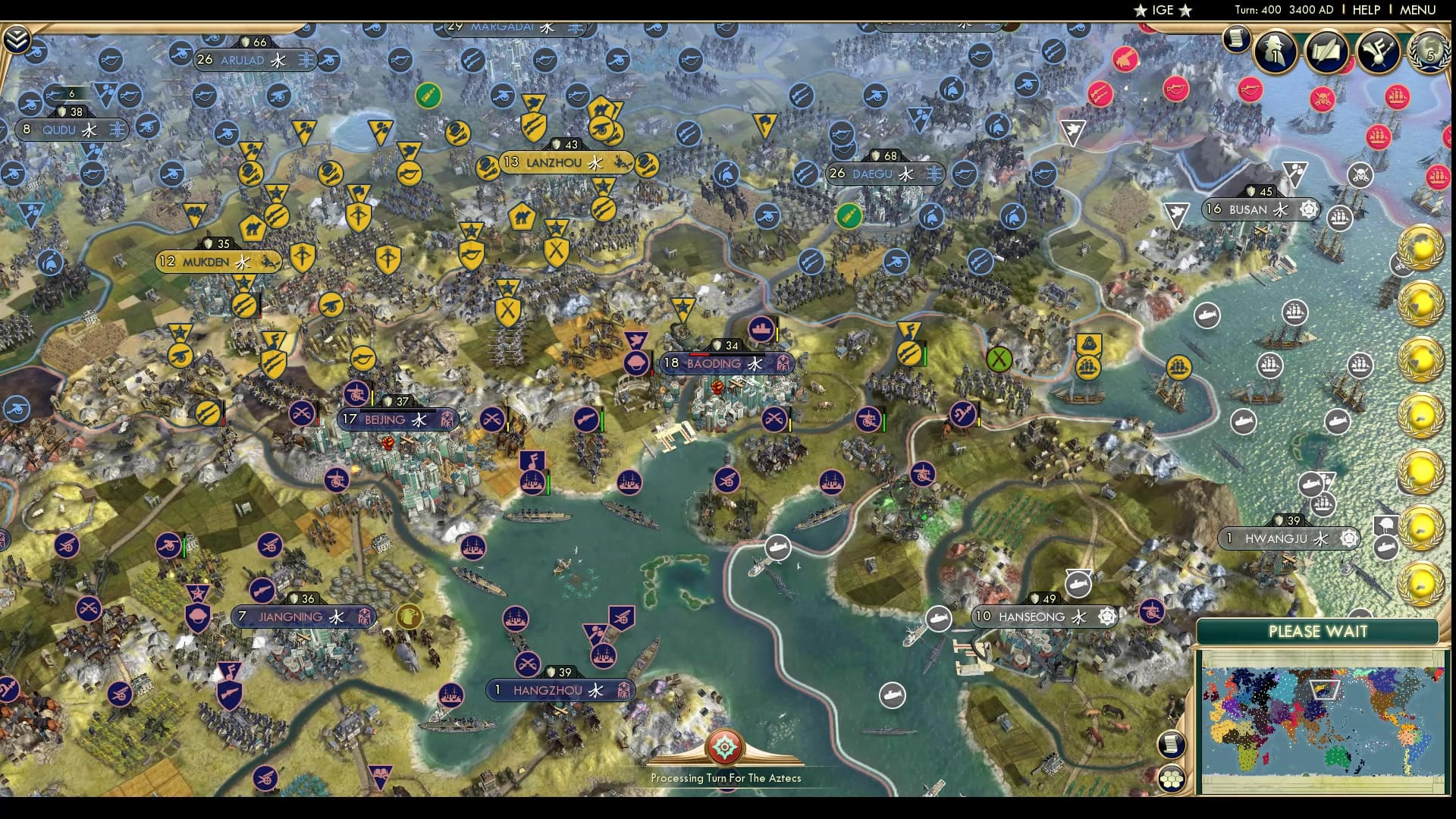1456x819 pixels.
Task: Open the Culture overview icon
Action: point(1378,52)
